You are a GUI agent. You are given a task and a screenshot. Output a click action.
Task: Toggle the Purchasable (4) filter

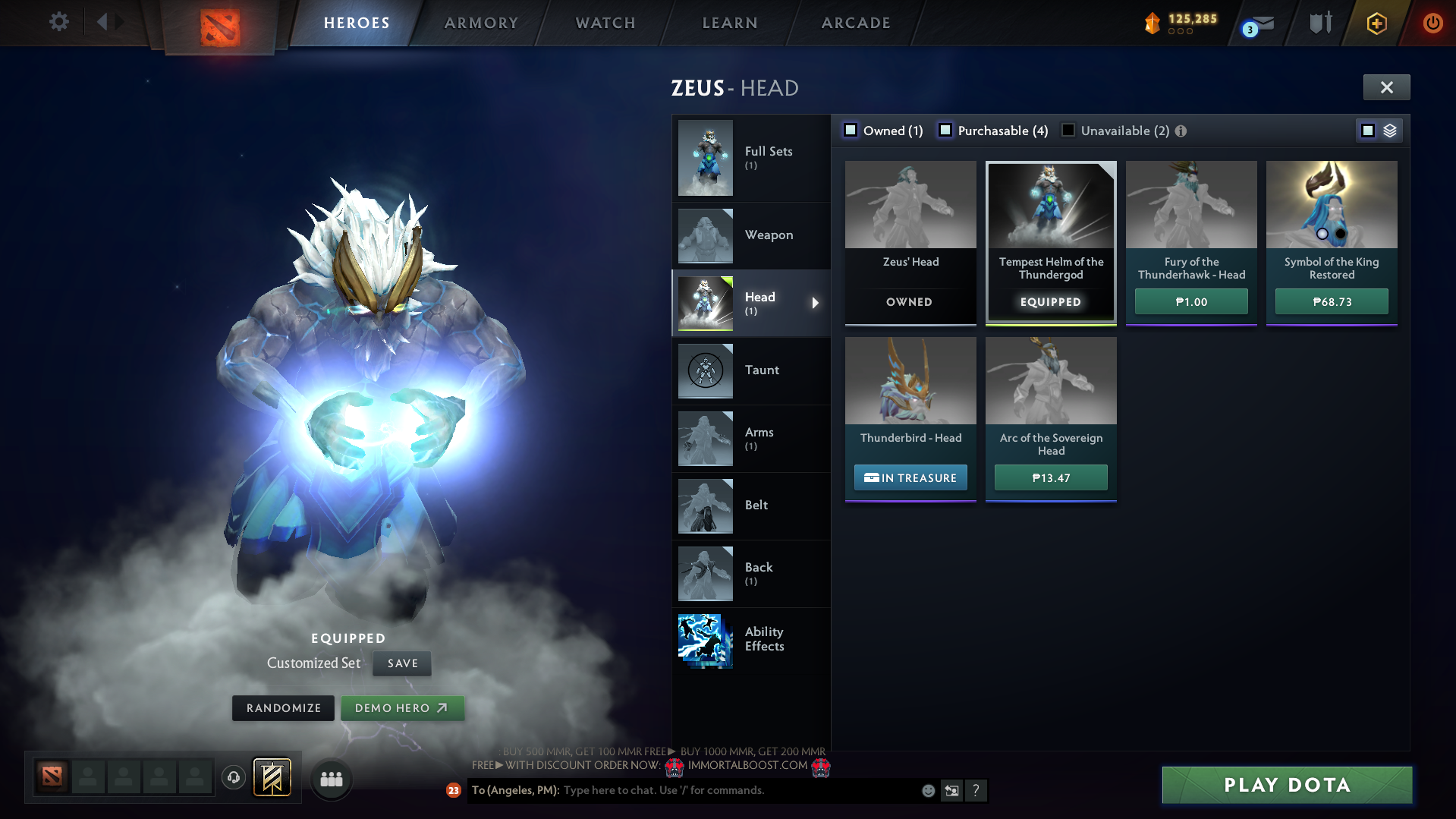945,130
